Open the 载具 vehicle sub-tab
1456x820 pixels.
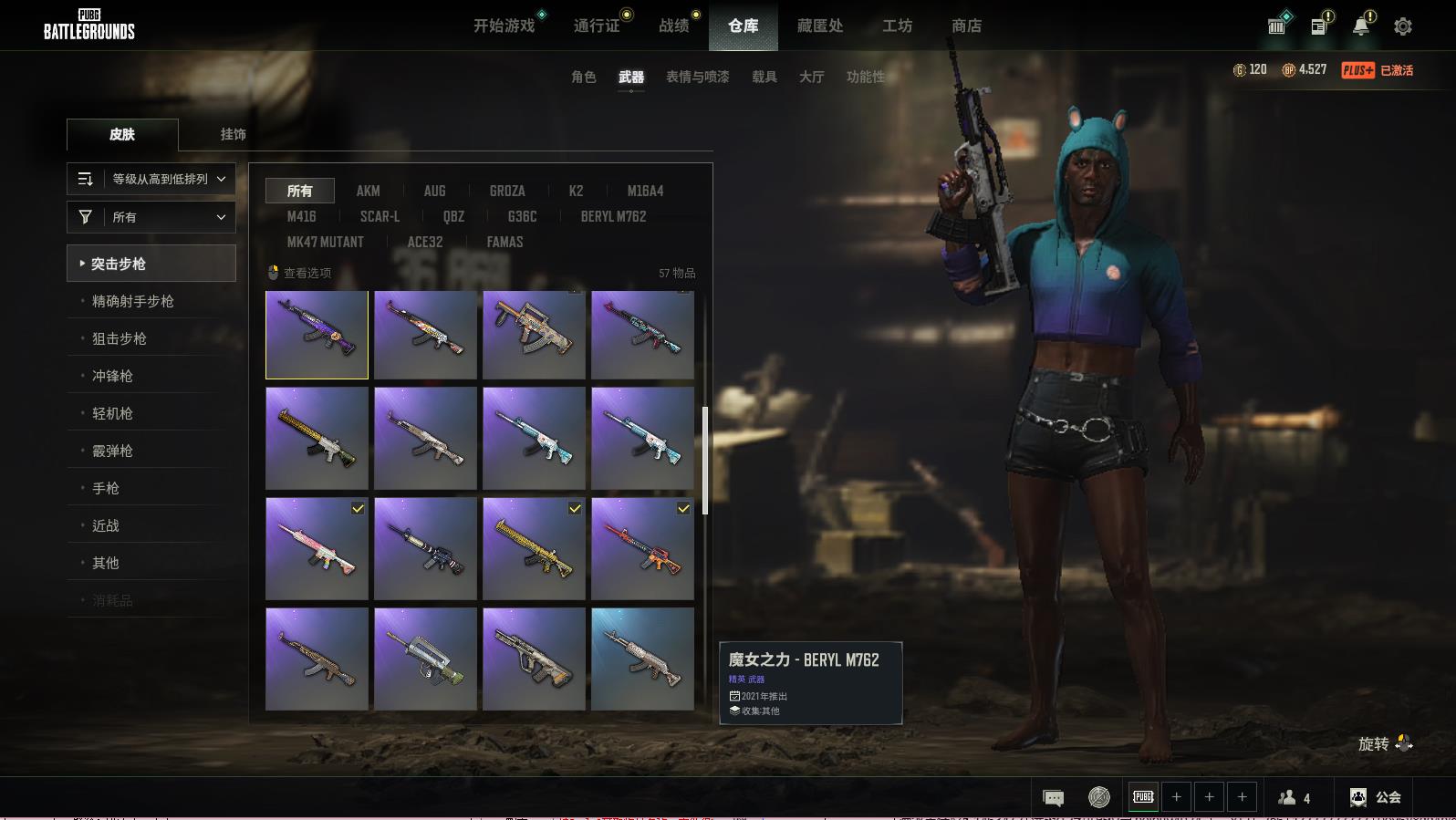pyautogui.click(x=764, y=77)
